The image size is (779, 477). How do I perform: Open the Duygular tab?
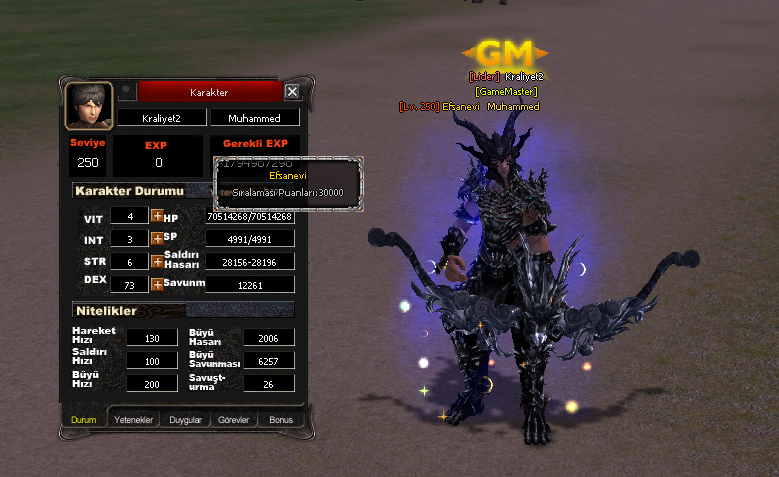(185, 420)
